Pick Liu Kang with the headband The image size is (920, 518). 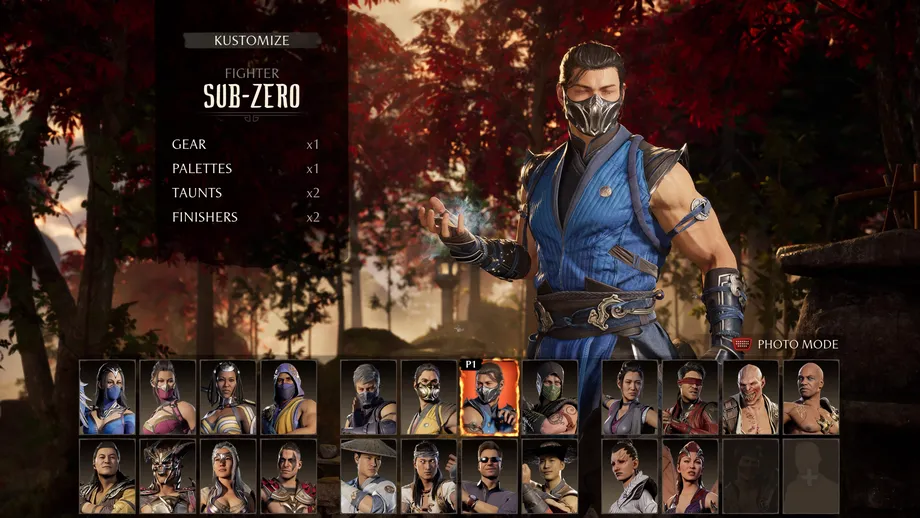(x=429, y=476)
